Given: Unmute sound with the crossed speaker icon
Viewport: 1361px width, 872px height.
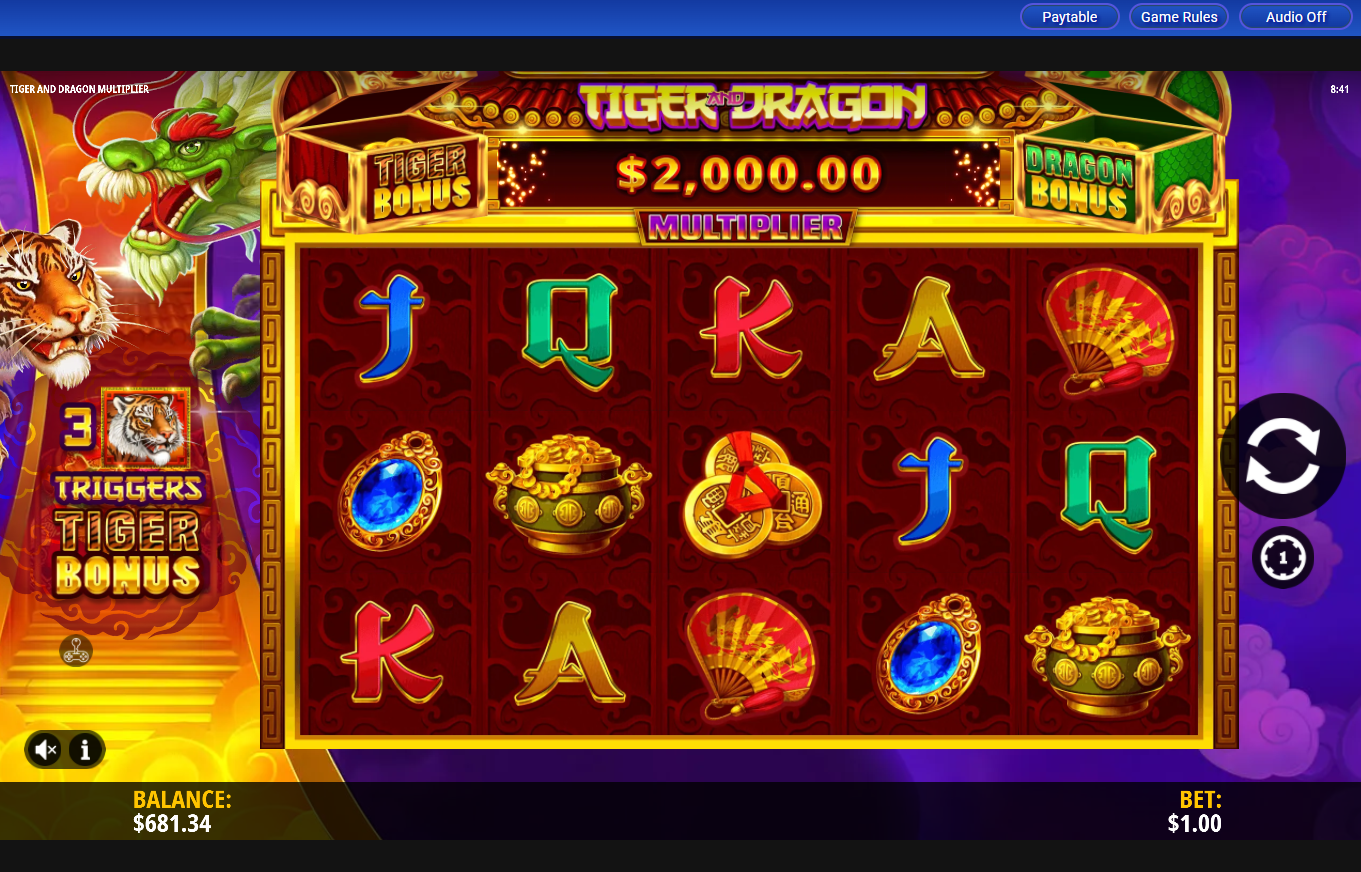Looking at the screenshot, I should (43, 748).
